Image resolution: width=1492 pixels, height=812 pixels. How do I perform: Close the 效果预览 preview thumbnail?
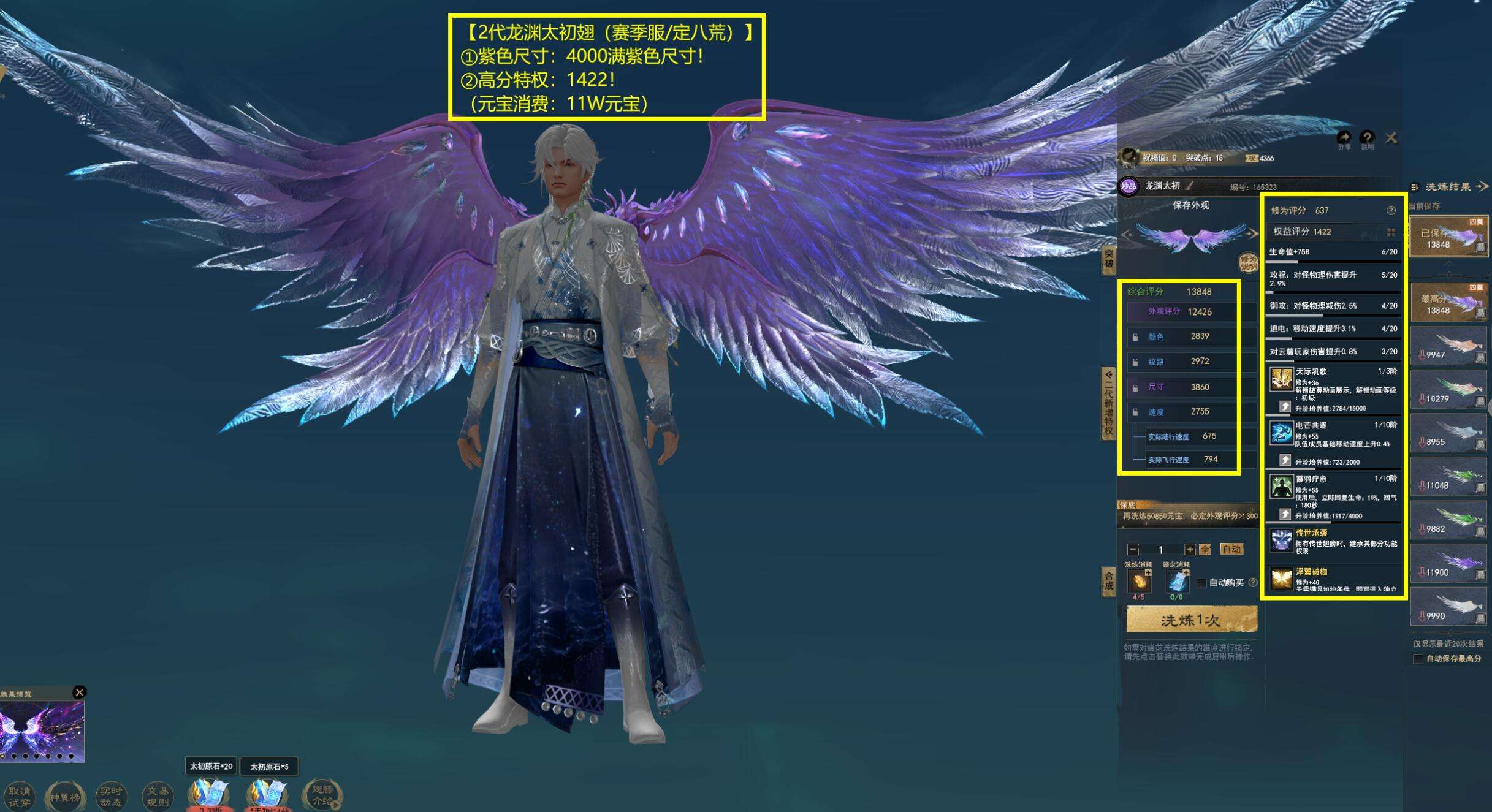pyautogui.click(x=79, y=692)
